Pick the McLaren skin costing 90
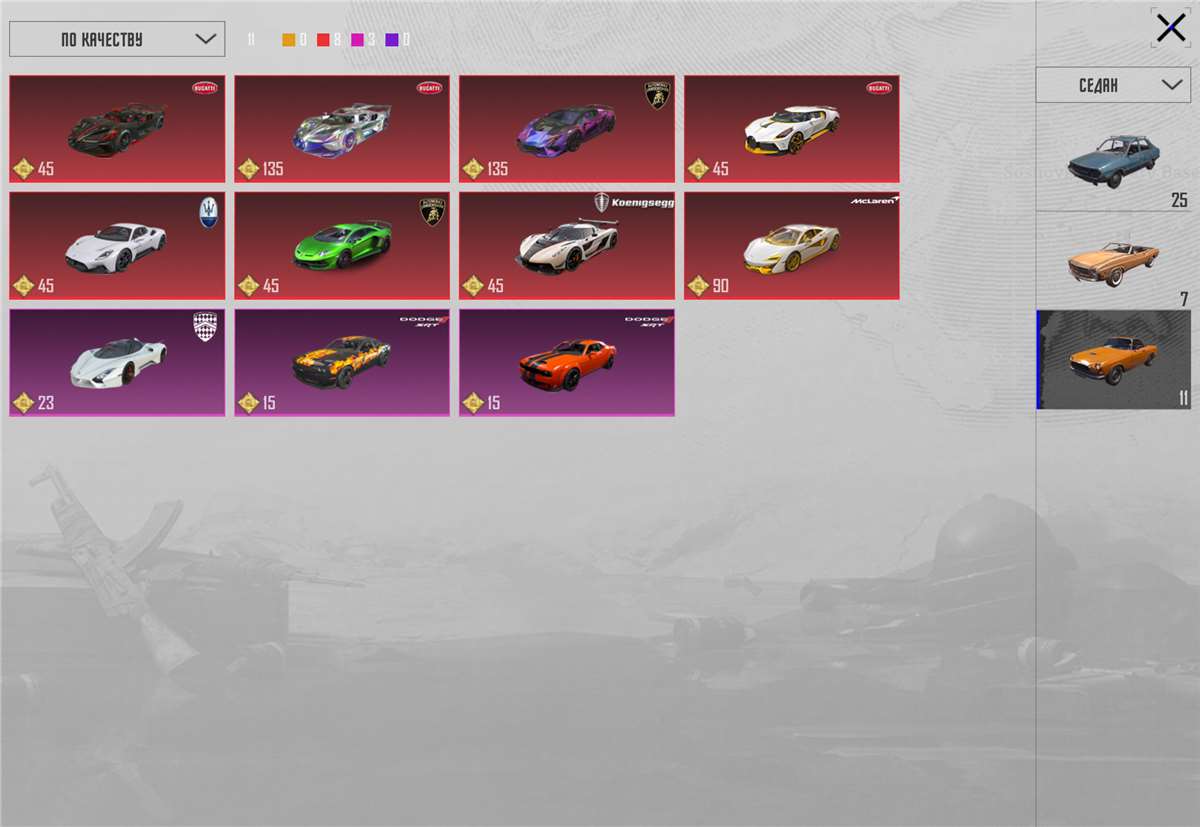The width and height of the screenshot is (1200, 827). (x=792, y=246)
